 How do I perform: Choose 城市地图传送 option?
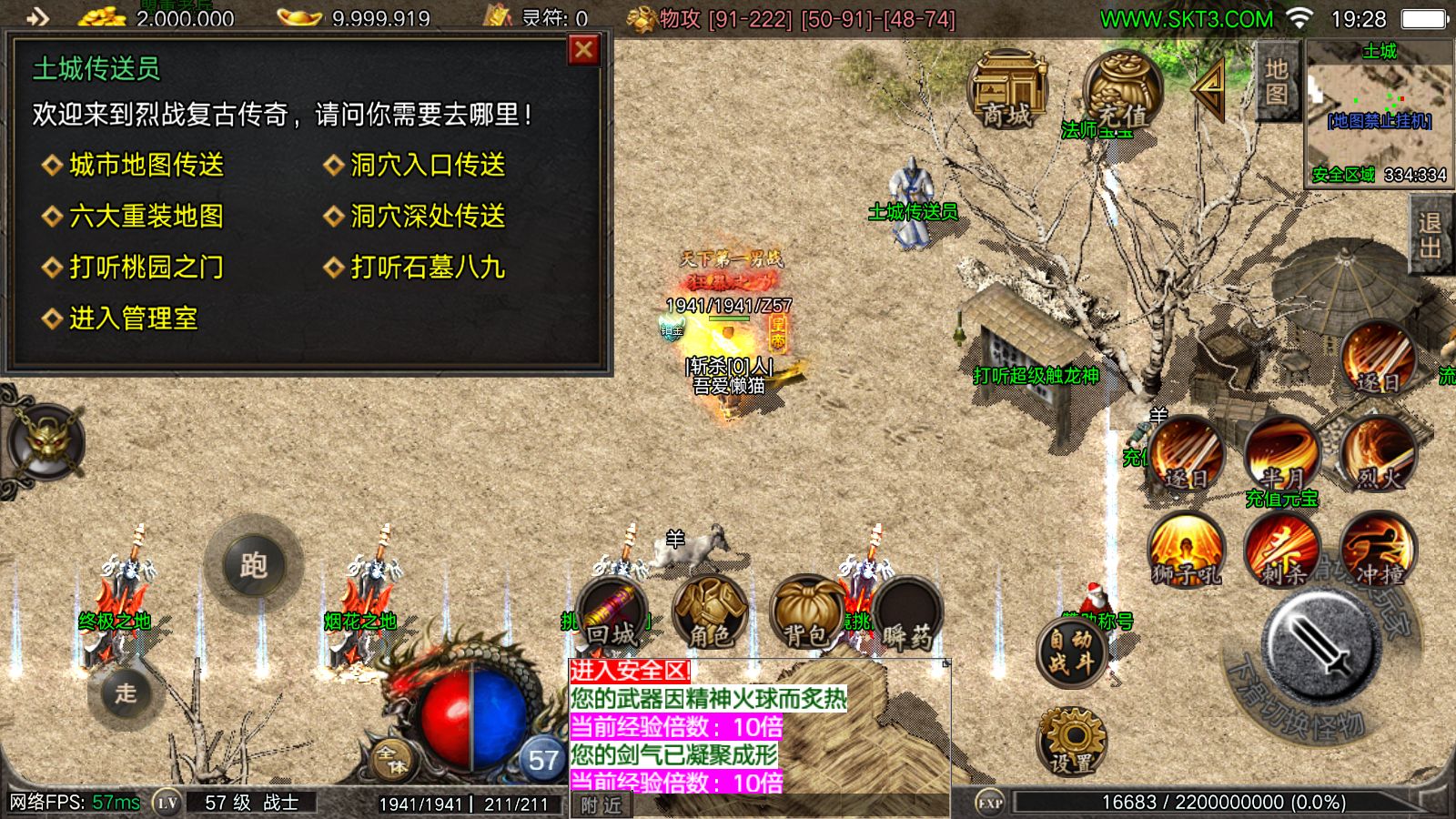(146, 165)
